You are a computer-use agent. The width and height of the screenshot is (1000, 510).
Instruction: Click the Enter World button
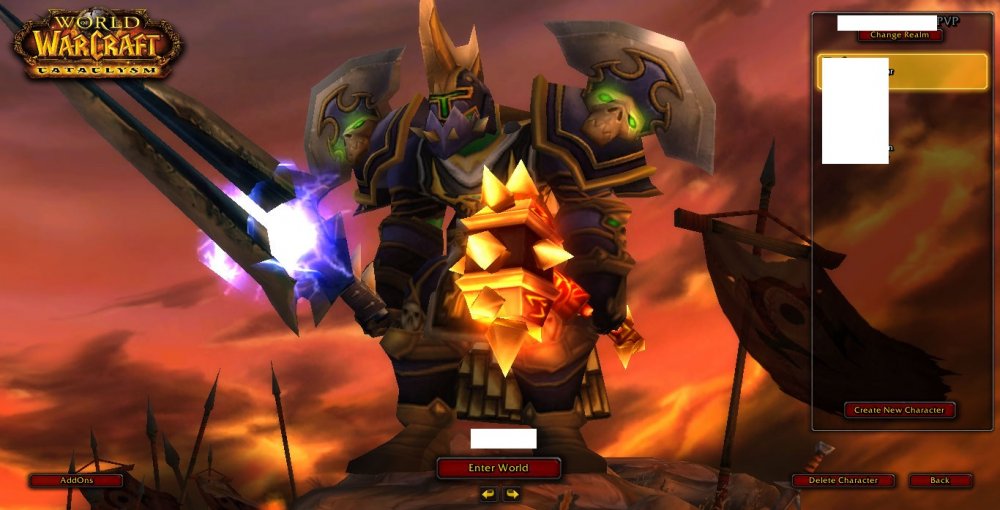point(498,468)
